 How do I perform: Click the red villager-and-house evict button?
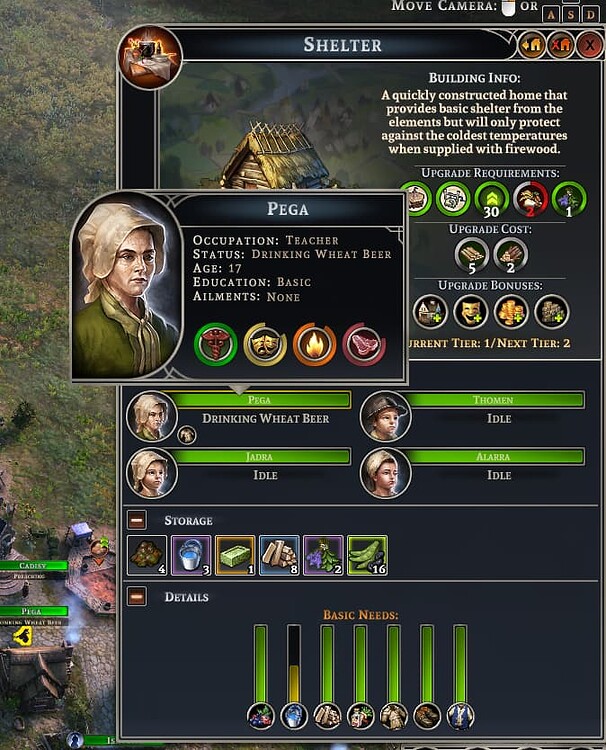click(x=560, y=44)
